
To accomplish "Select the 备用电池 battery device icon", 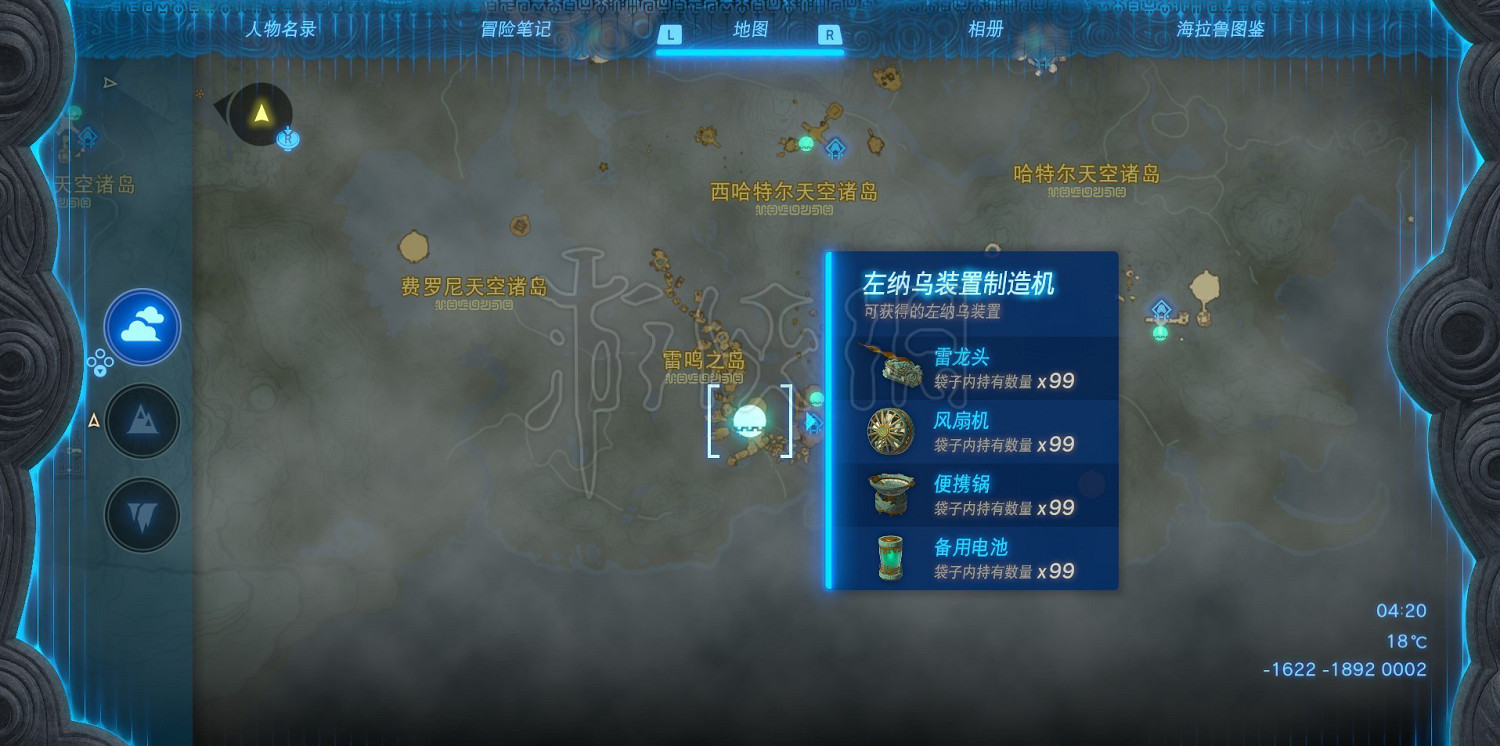I will point(889,558).
